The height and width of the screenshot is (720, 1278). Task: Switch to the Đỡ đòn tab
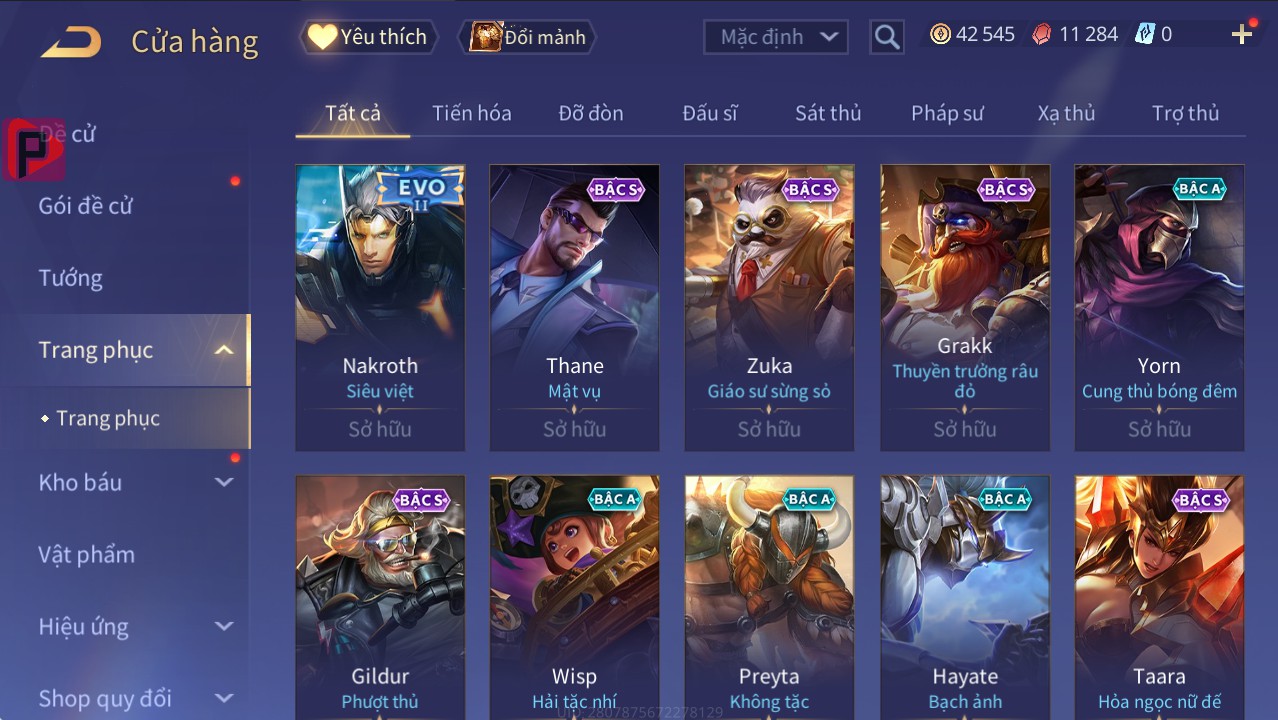tap(590, 113)
